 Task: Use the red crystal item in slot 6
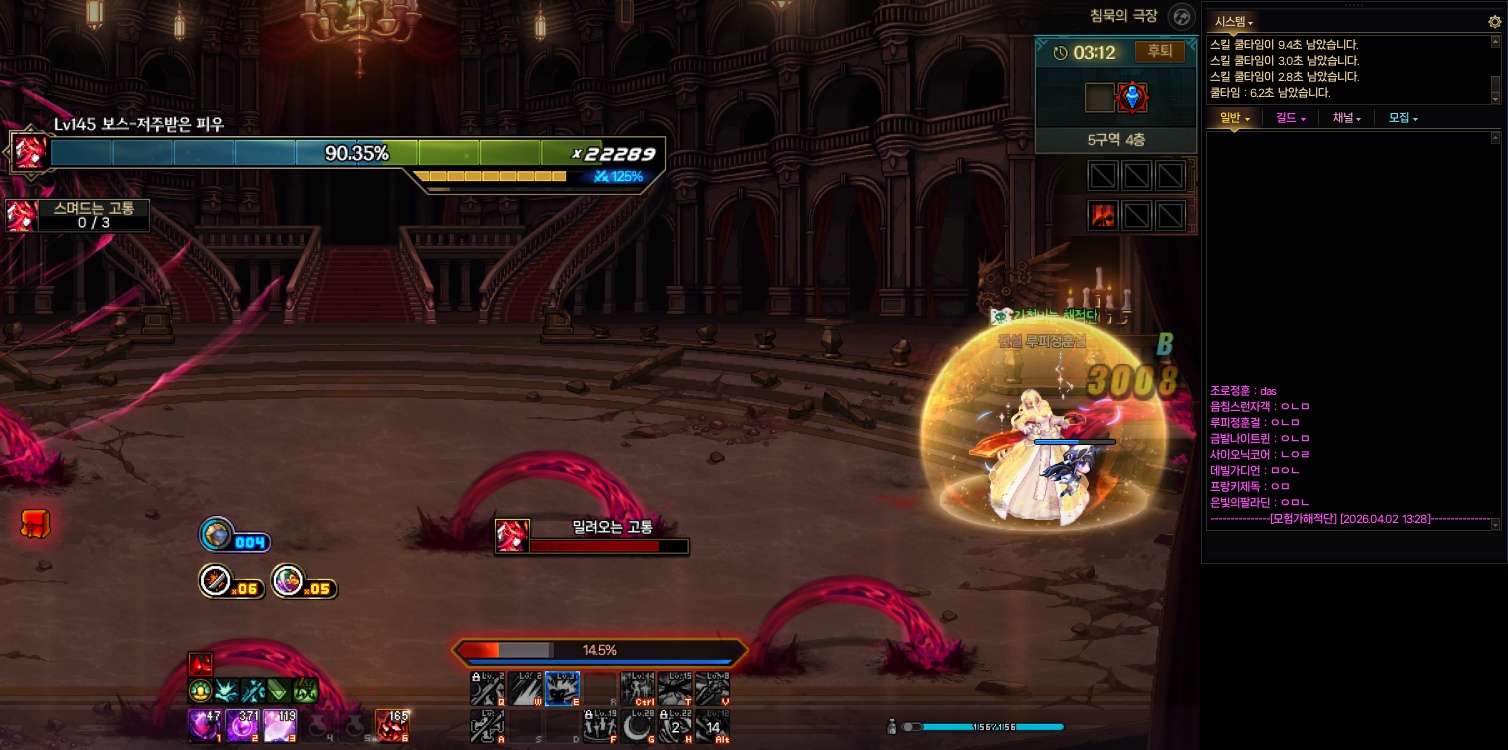click(x=392, y=726)
